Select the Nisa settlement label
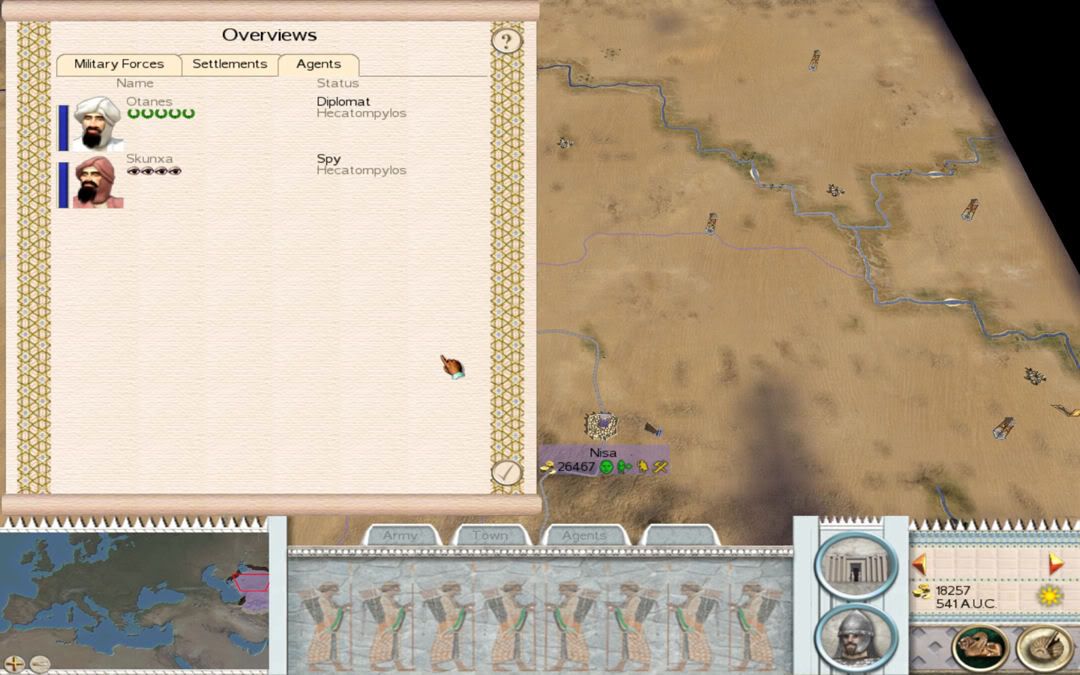The width and height of the screenshot is (1080, 675). (603, 453)
